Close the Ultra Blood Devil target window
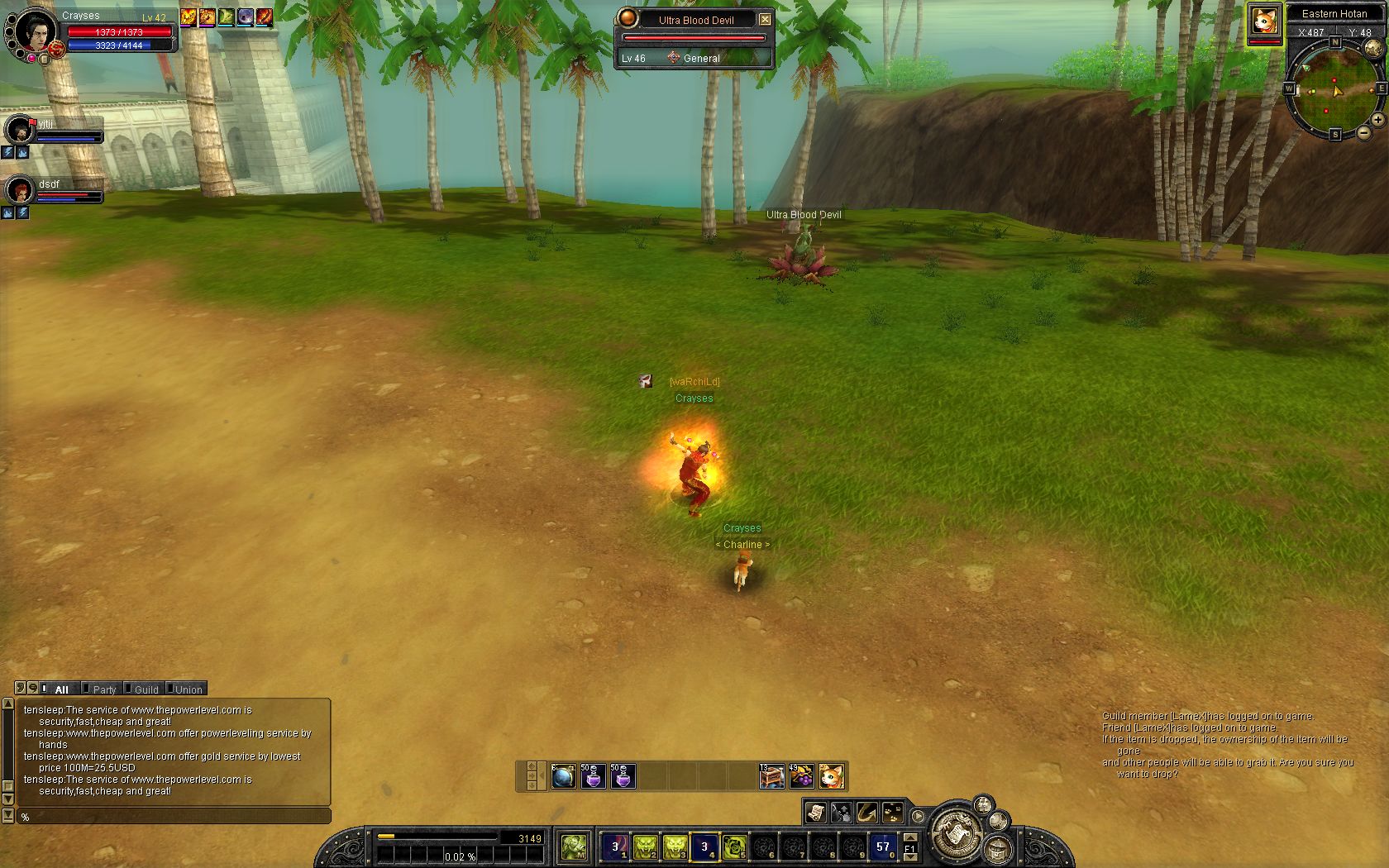 [765, 19]
